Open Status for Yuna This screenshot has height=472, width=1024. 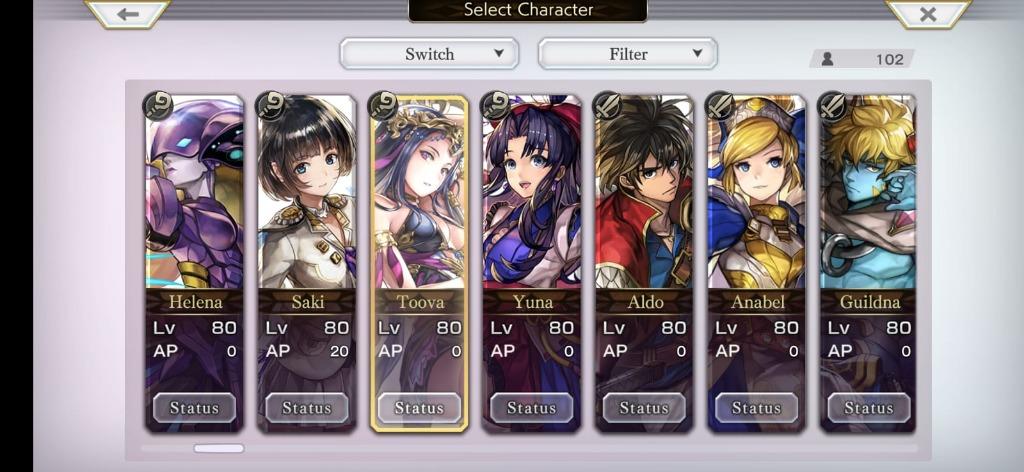tap(531, 408)
